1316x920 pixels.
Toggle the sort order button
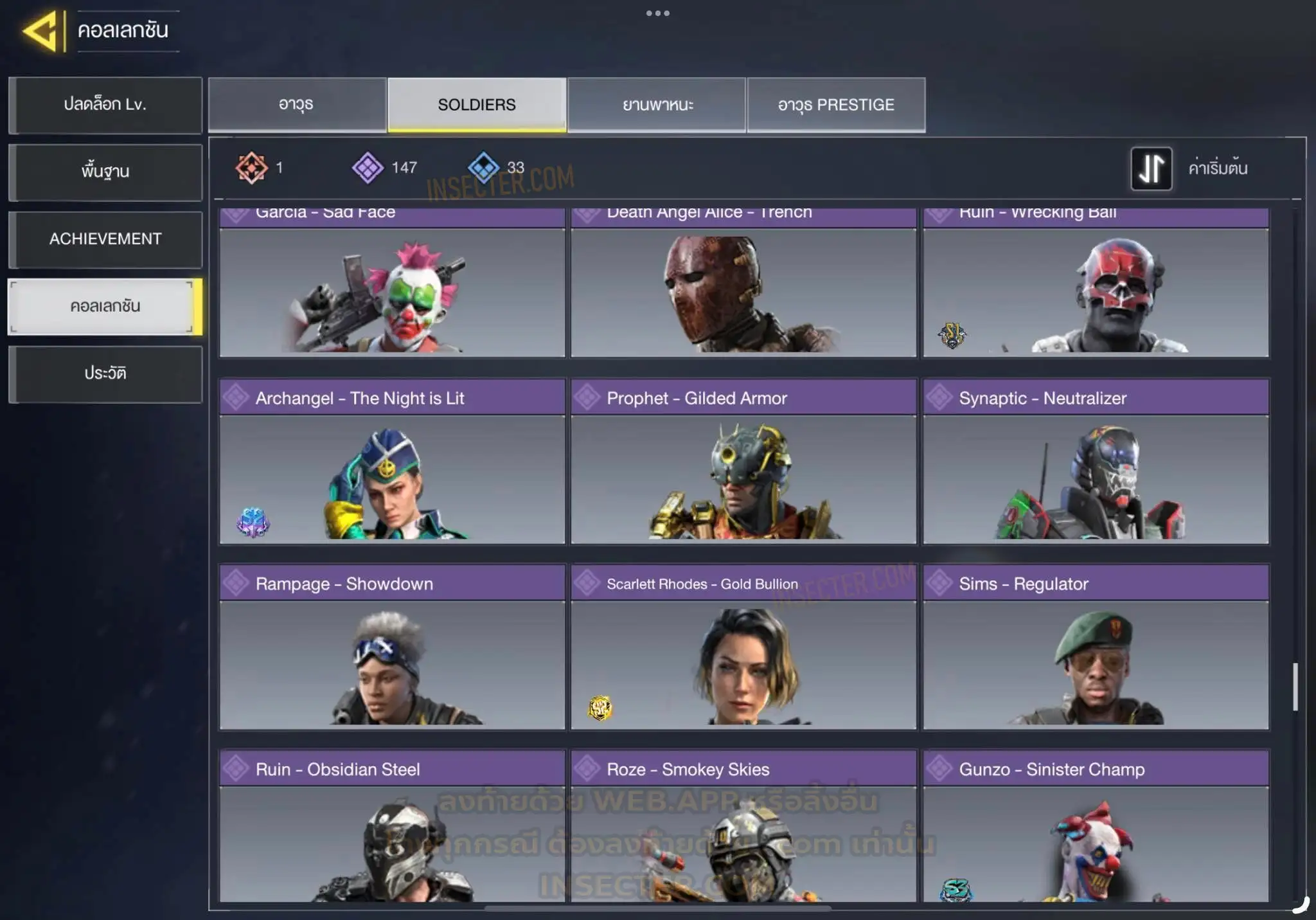(1151, 168)
